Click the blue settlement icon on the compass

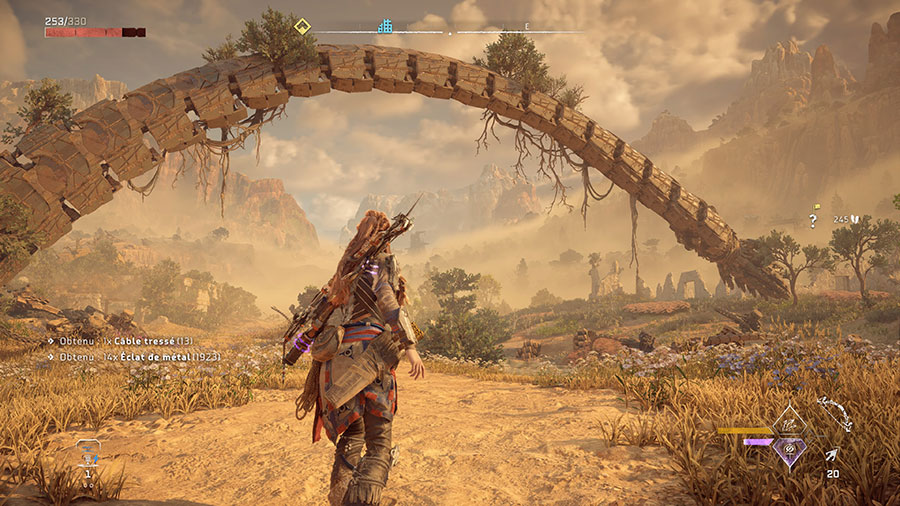pyautogui.click(x=385, y=25)
